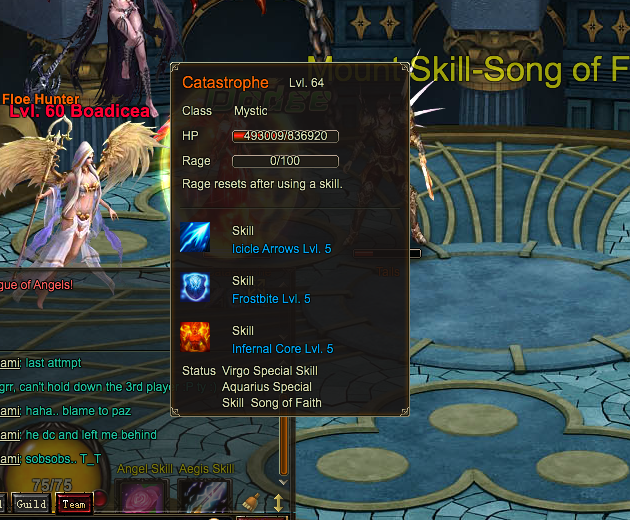This screenshot has width=630, height=520.
Task: Clear chat with the broom icon
Action: click(253, 502)
